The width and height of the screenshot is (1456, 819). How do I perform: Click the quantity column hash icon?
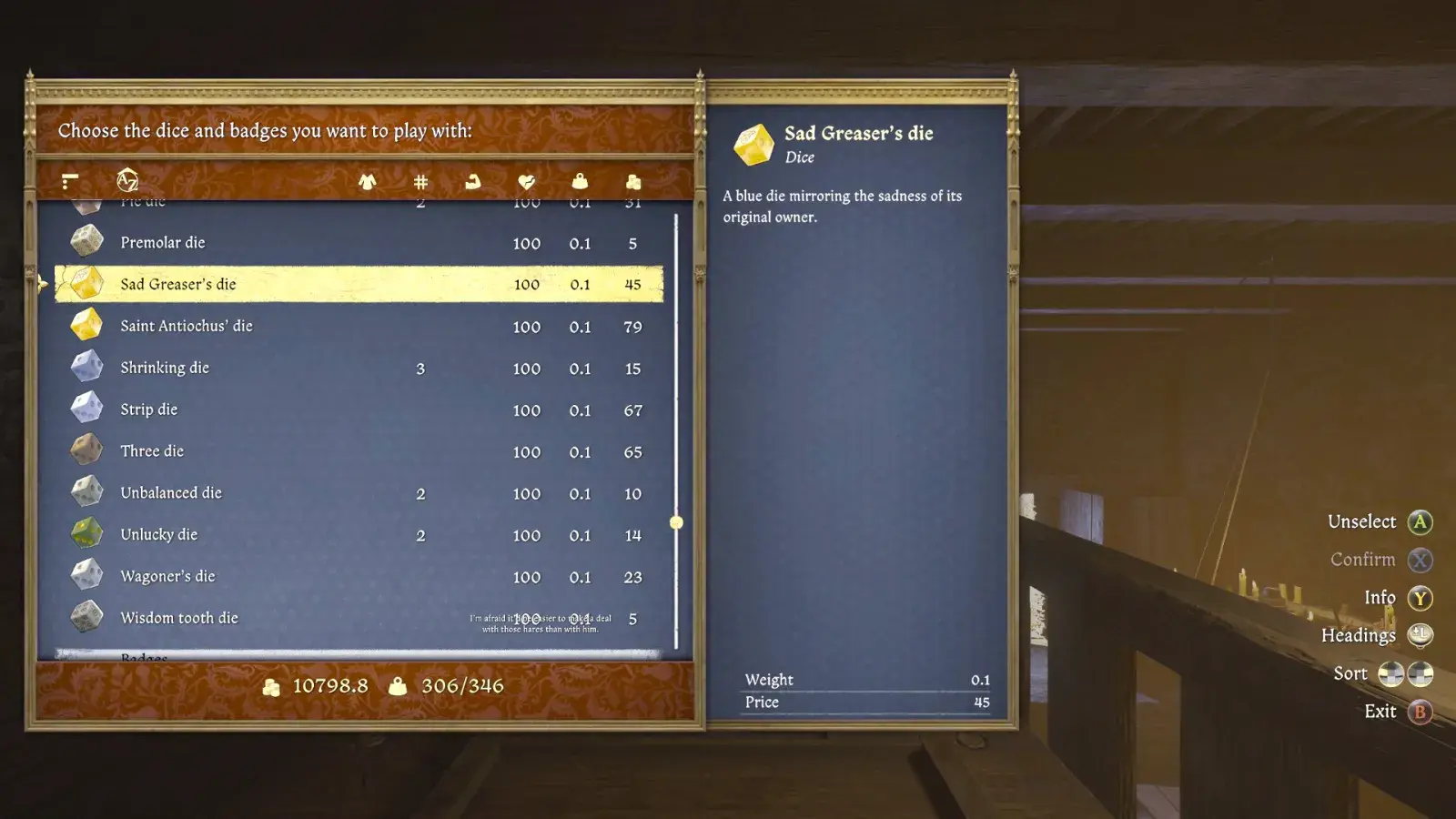click(420, 180)
